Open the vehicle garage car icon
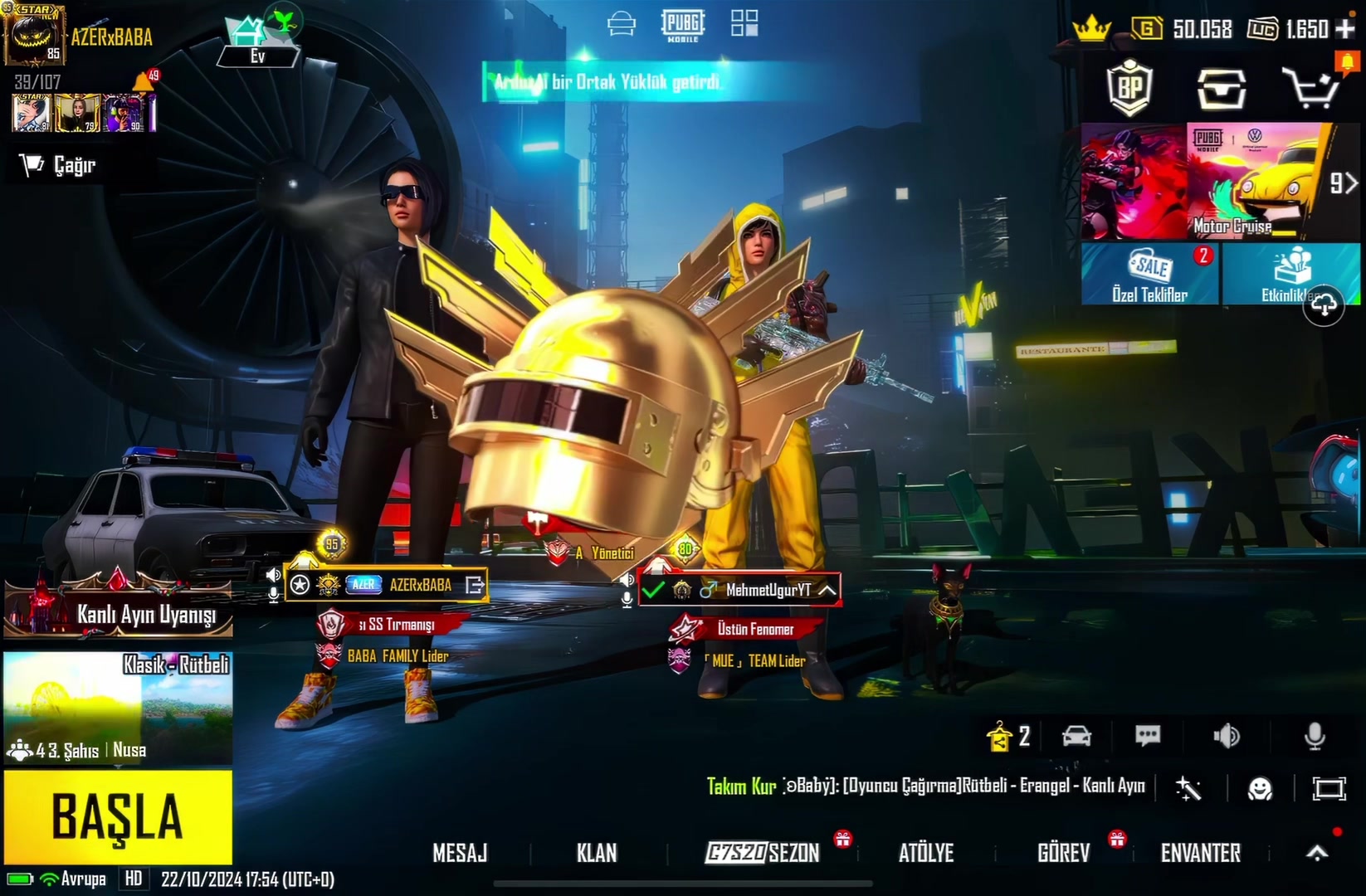Image resolution: width=1366 pixels, height=896 pixels. pos(1076,736)
